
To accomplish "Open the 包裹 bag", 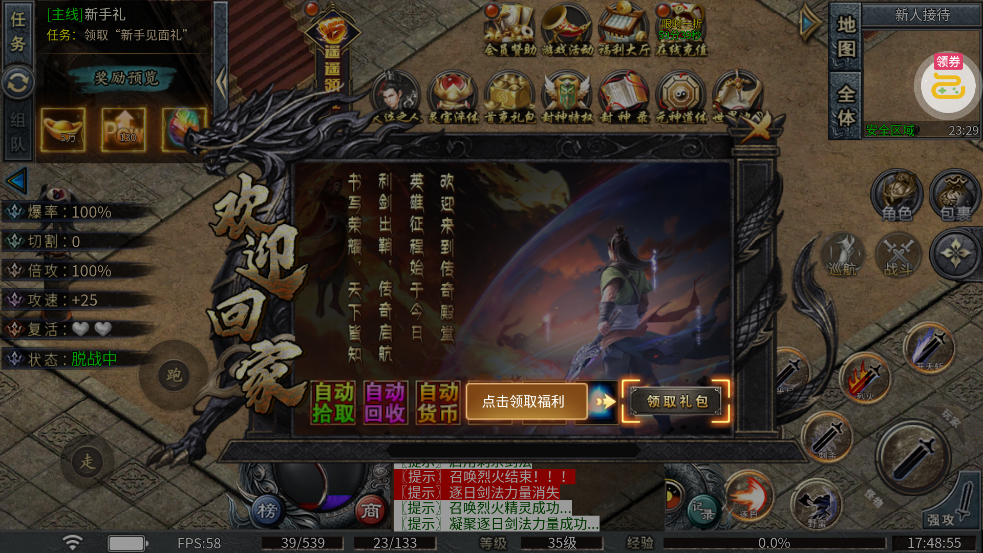I will point(955,195).
